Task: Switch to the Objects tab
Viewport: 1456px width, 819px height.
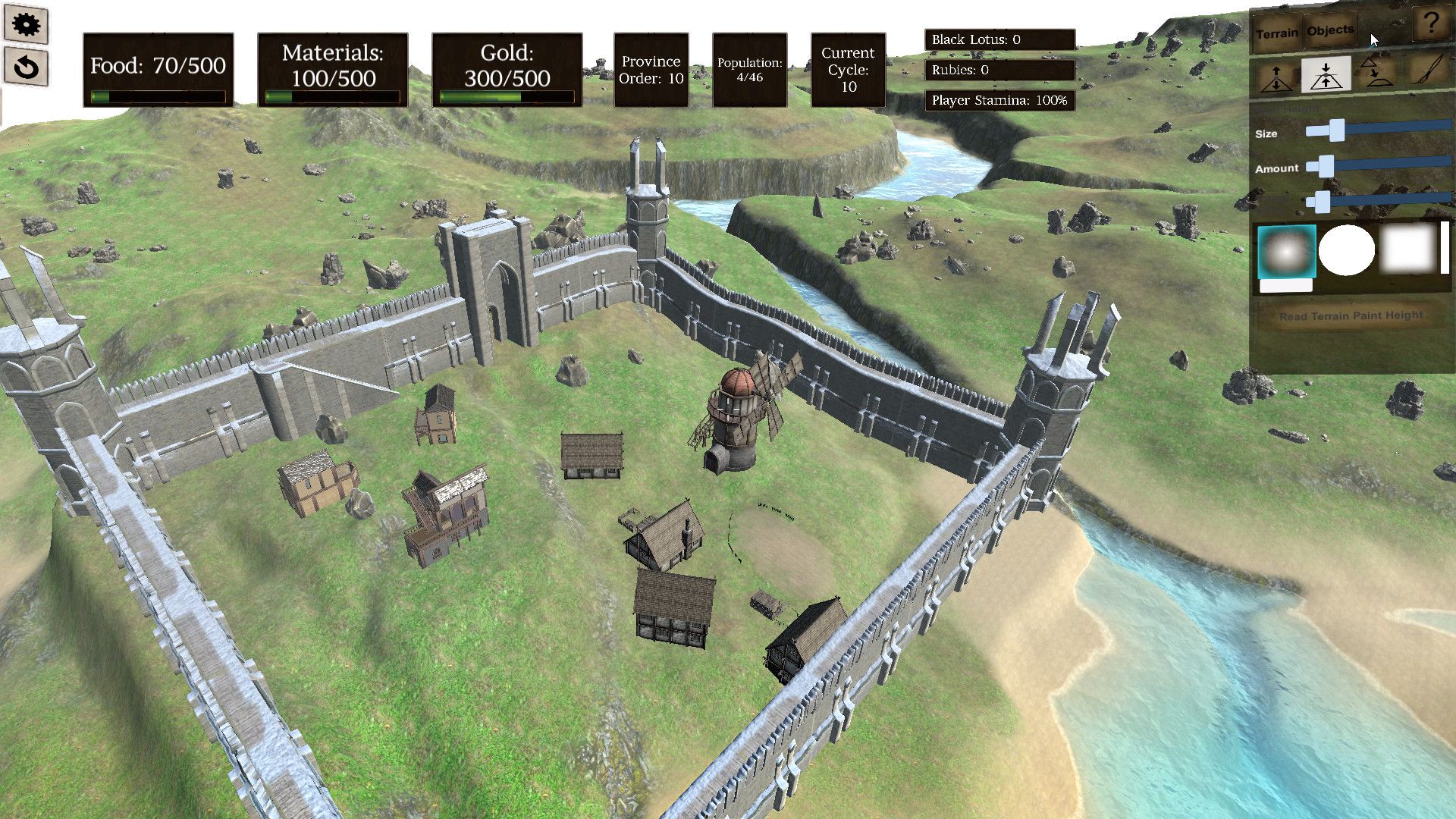Action: pyautogui.click(x=1330, y=30)
